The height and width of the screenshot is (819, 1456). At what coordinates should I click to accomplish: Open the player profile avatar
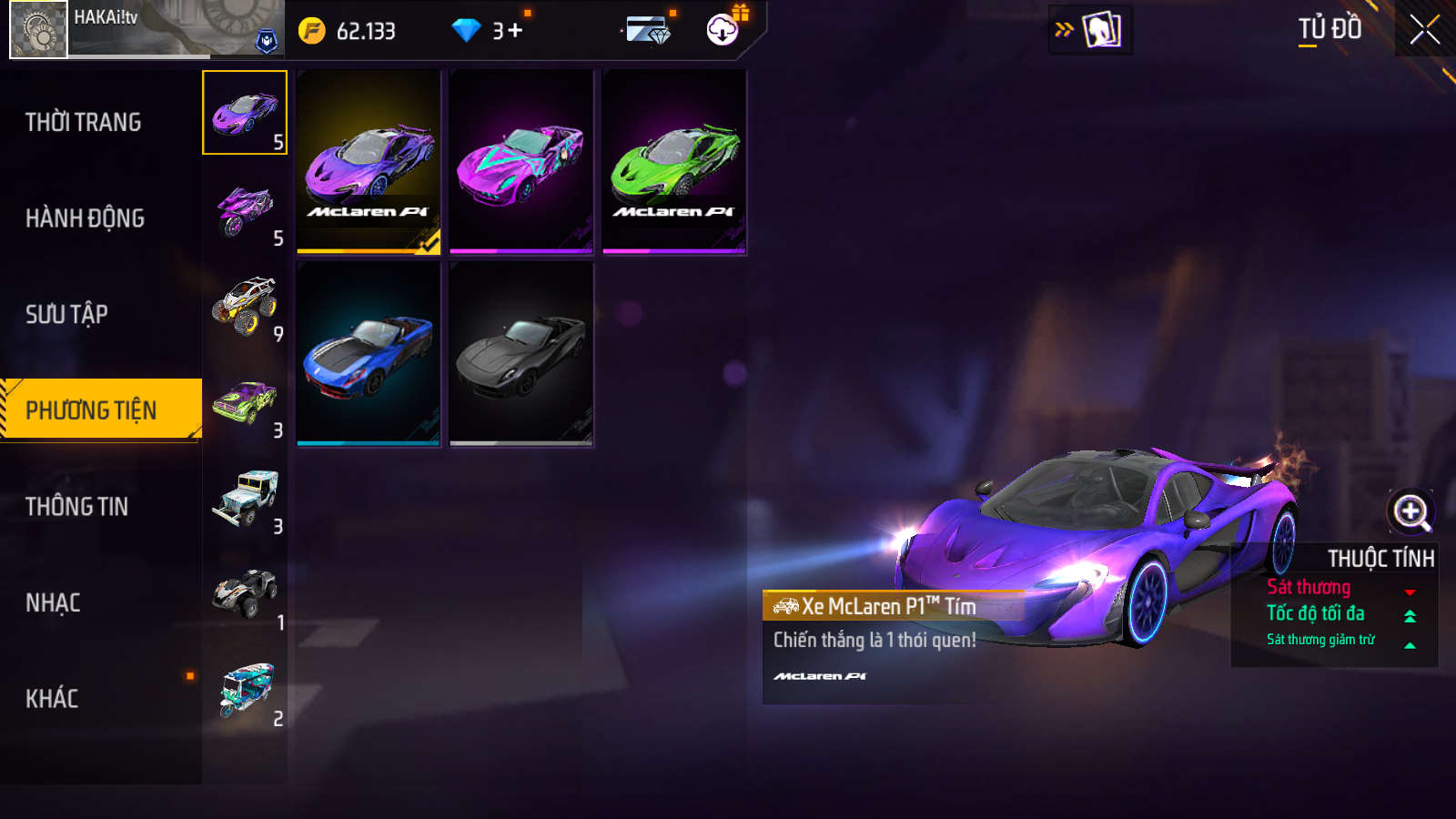[38, 30]
